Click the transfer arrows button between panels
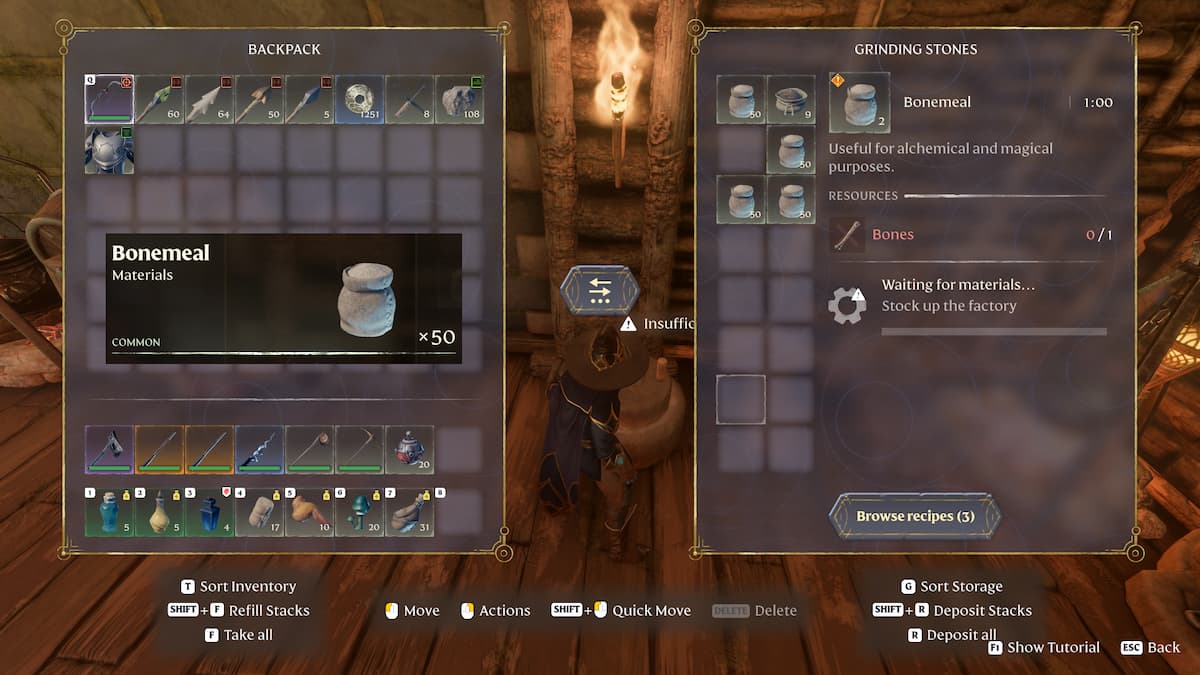Screen dimensions: 1200x675 (600, 290)
